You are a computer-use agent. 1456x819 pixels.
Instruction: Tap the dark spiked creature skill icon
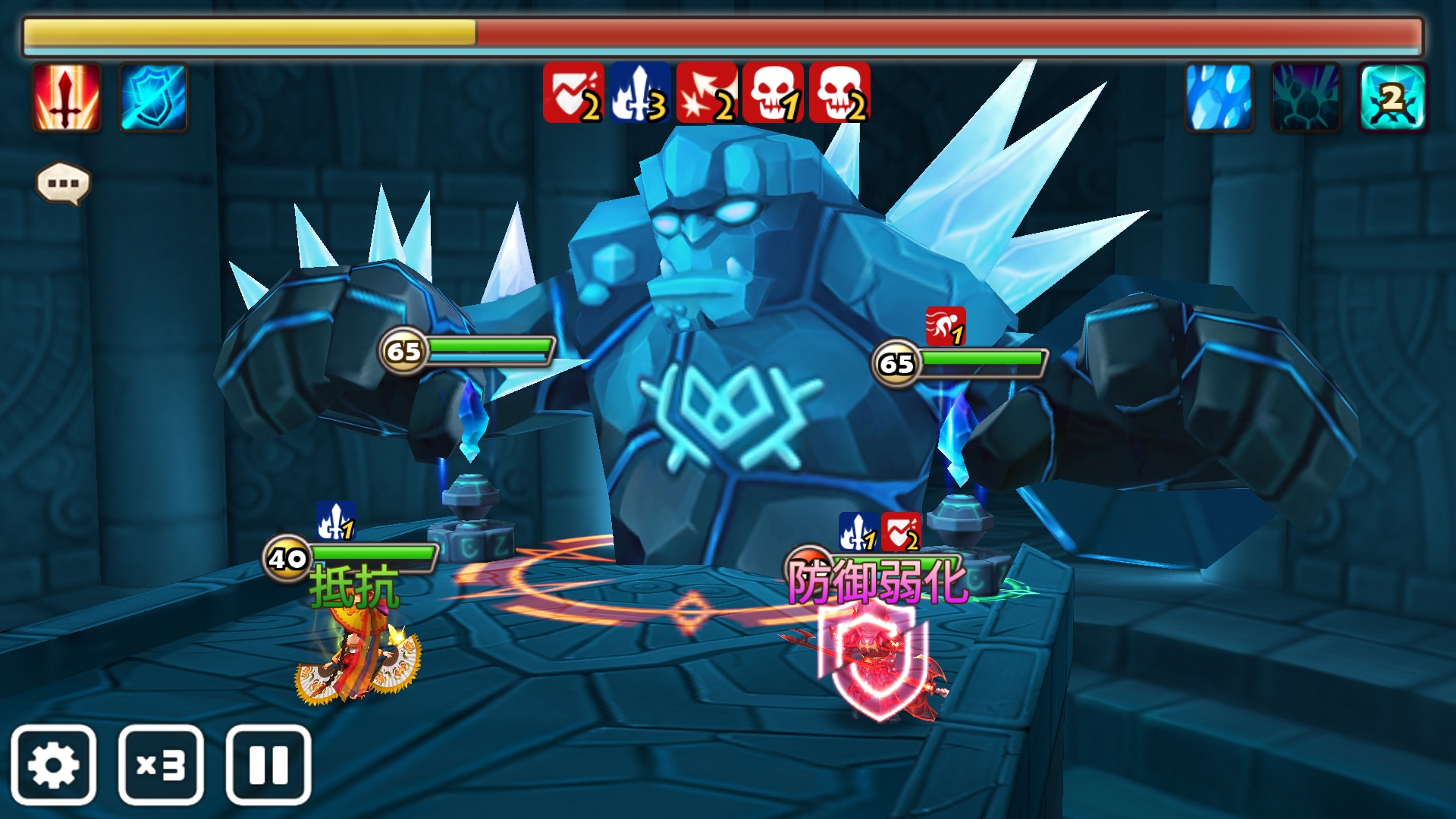1306,97
